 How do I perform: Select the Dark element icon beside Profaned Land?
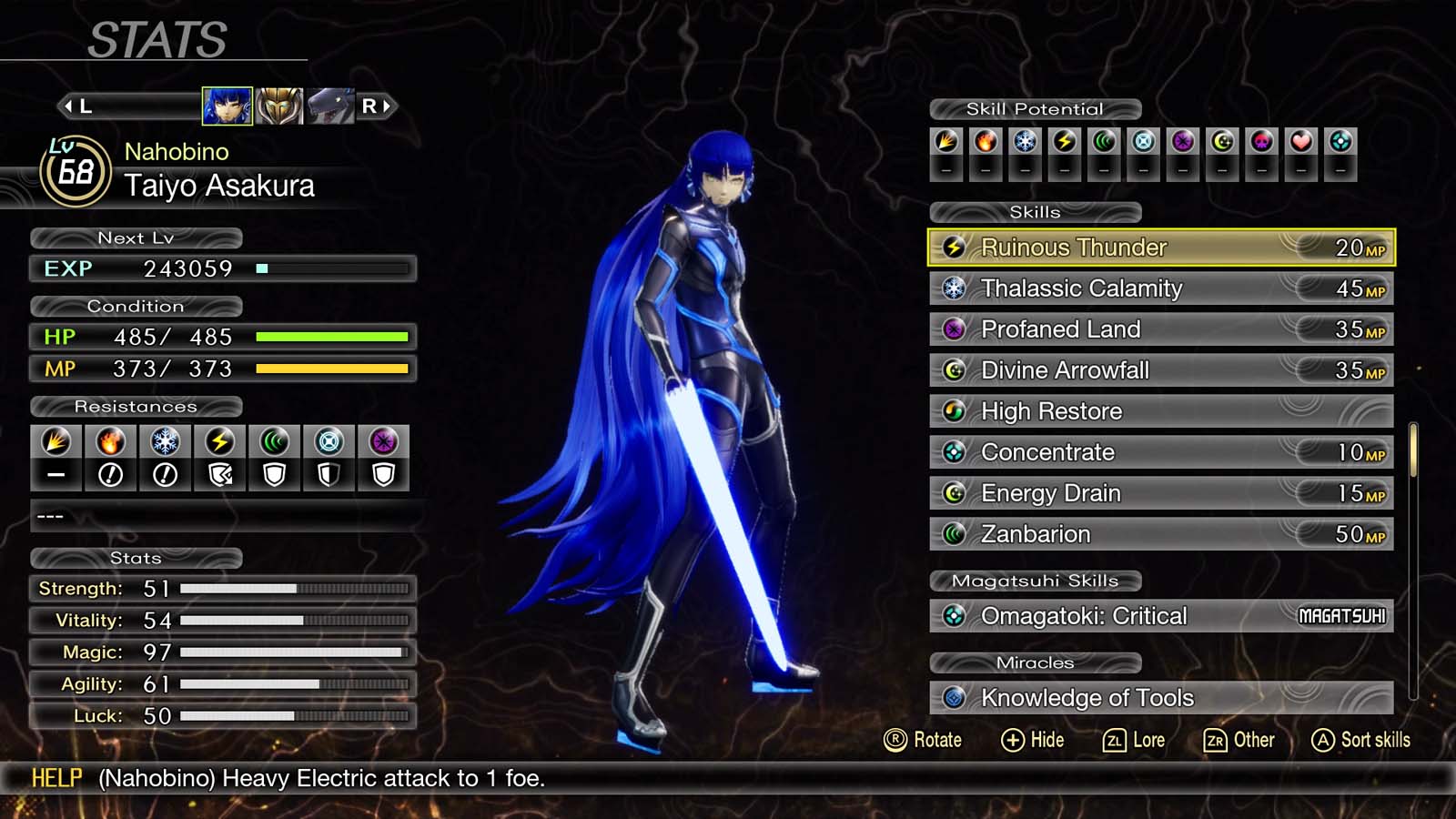pos(954,329)
